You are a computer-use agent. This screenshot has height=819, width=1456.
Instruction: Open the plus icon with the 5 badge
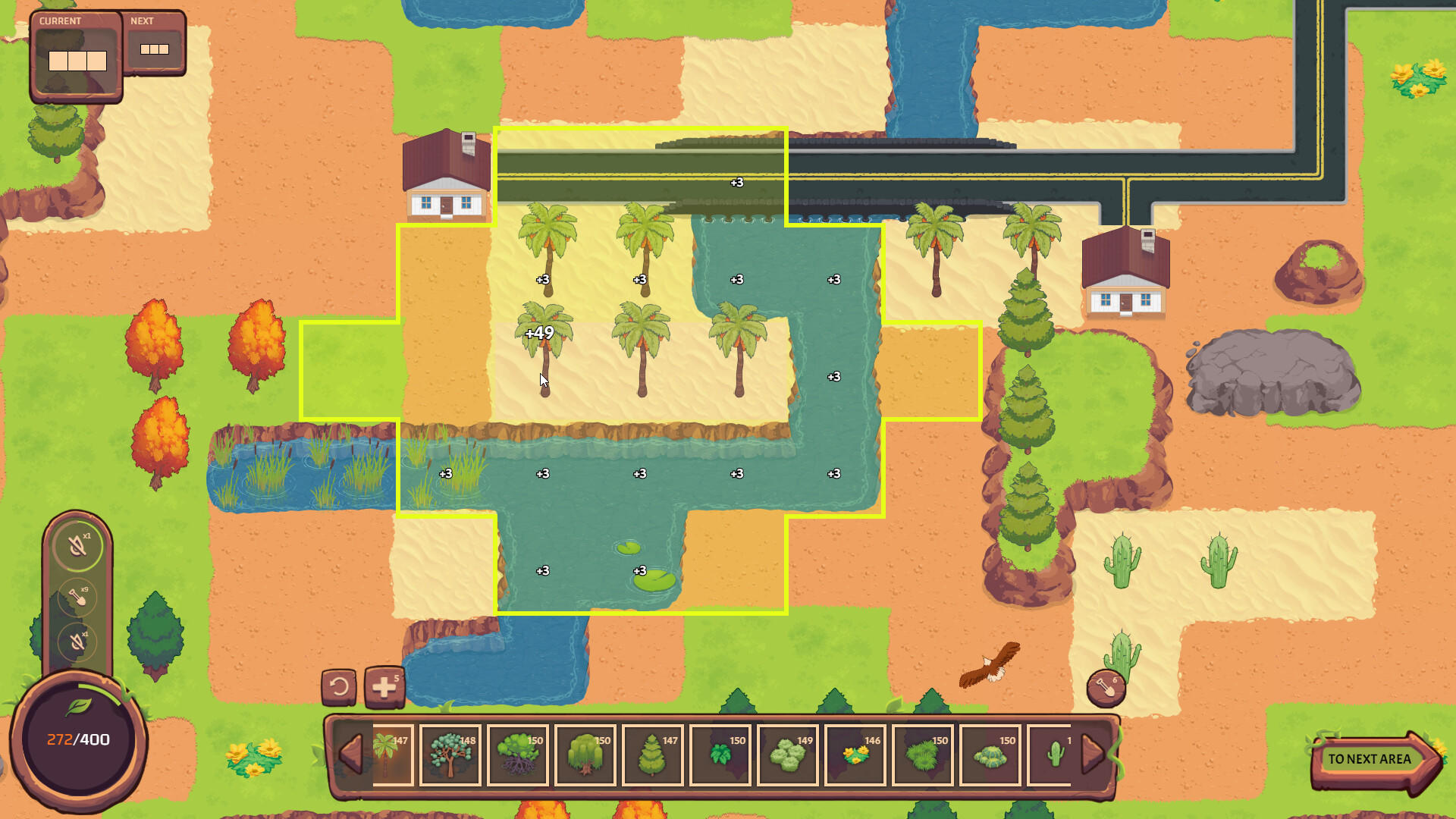click(384, 685)
